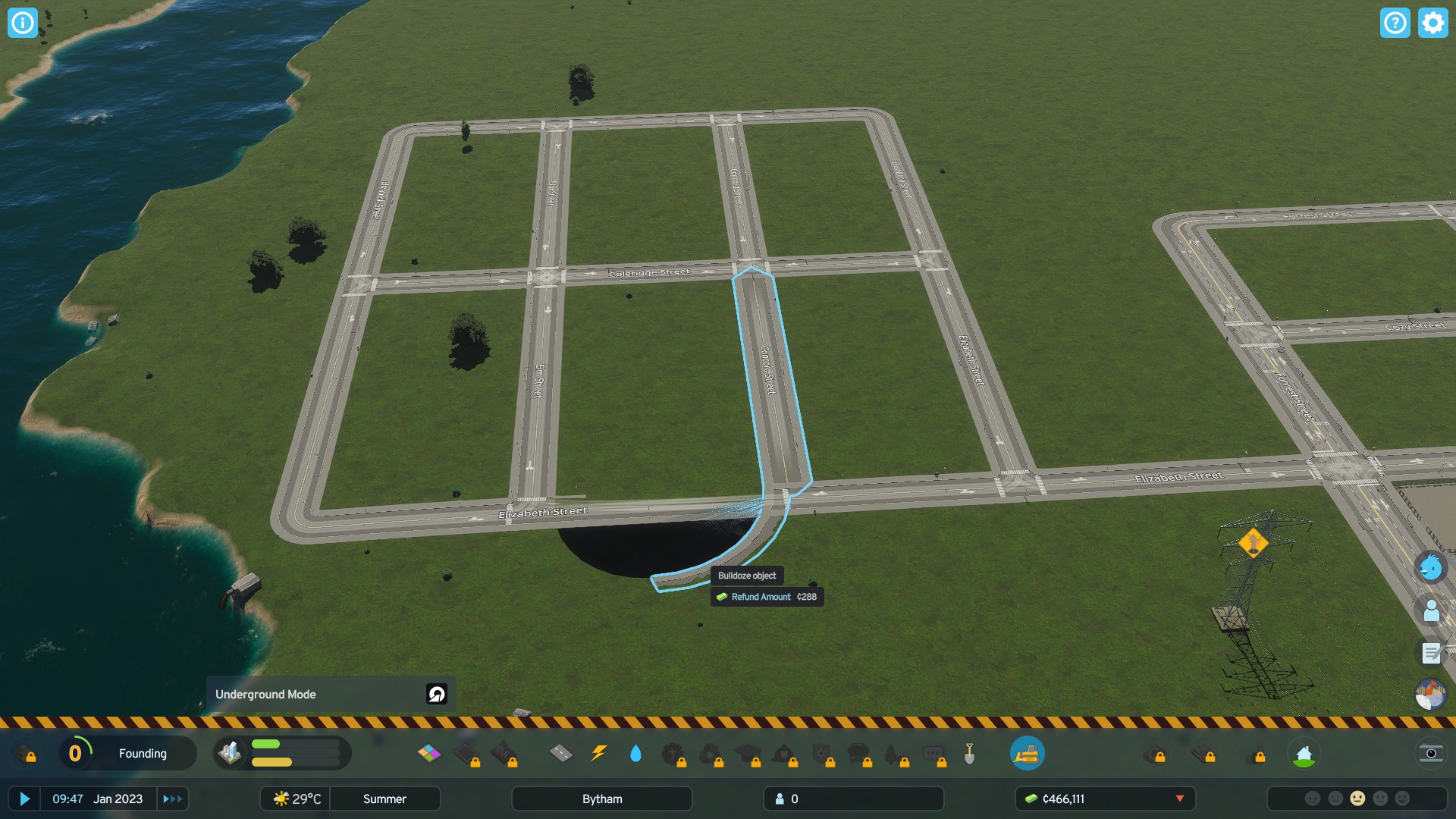Open Chirper with the blue bird icon

tap(1430, 565)
